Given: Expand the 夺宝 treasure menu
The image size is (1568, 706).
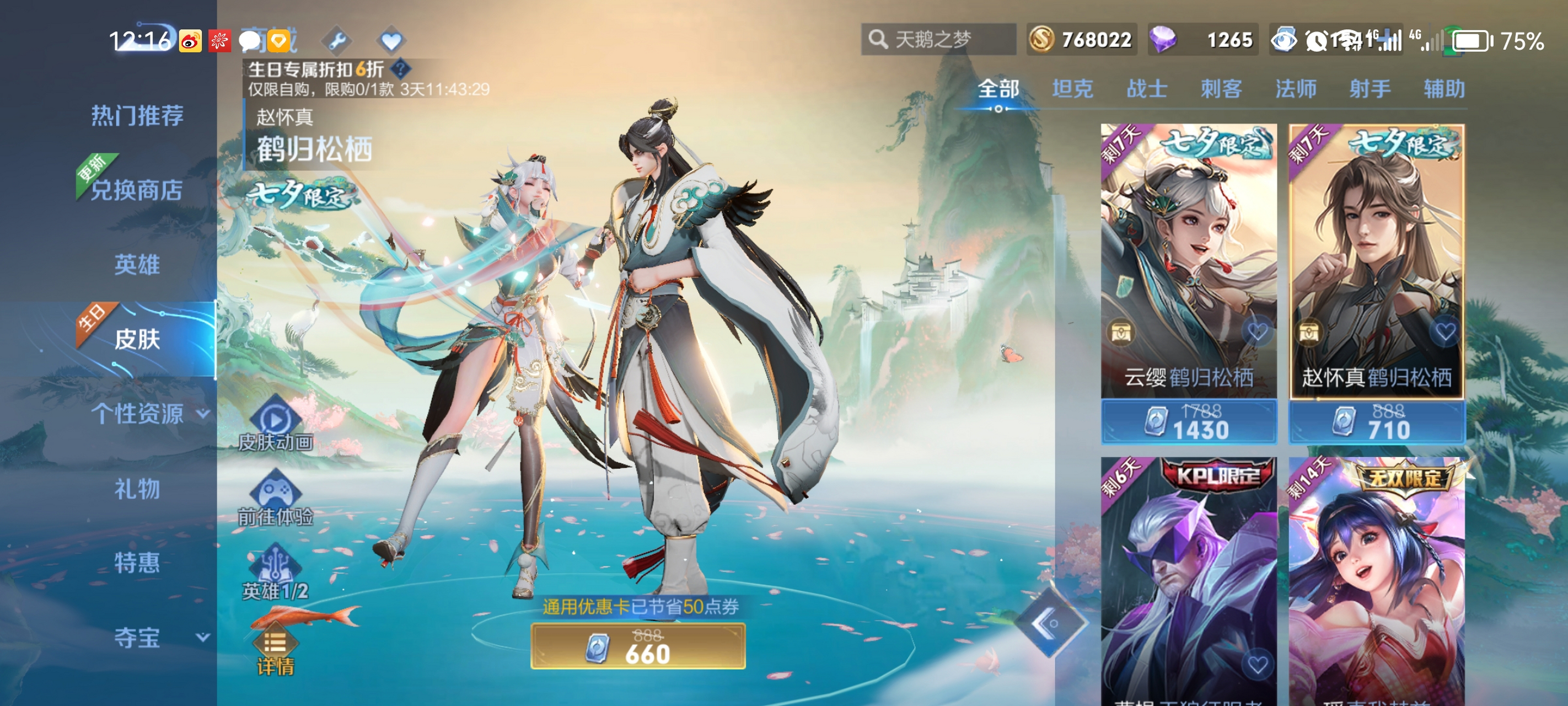Looking at the screenshot, I should (159, 638).
